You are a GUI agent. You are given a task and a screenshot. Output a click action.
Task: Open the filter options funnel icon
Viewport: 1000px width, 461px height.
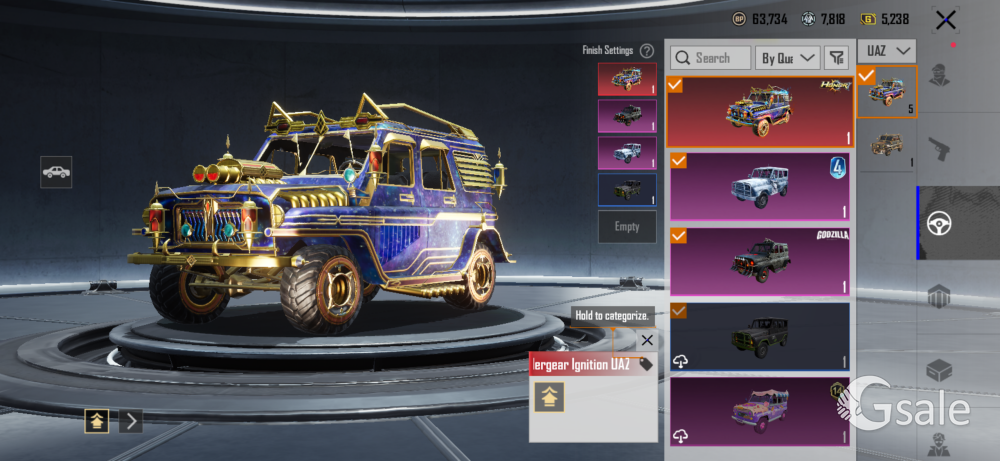(x=837, y=58)
